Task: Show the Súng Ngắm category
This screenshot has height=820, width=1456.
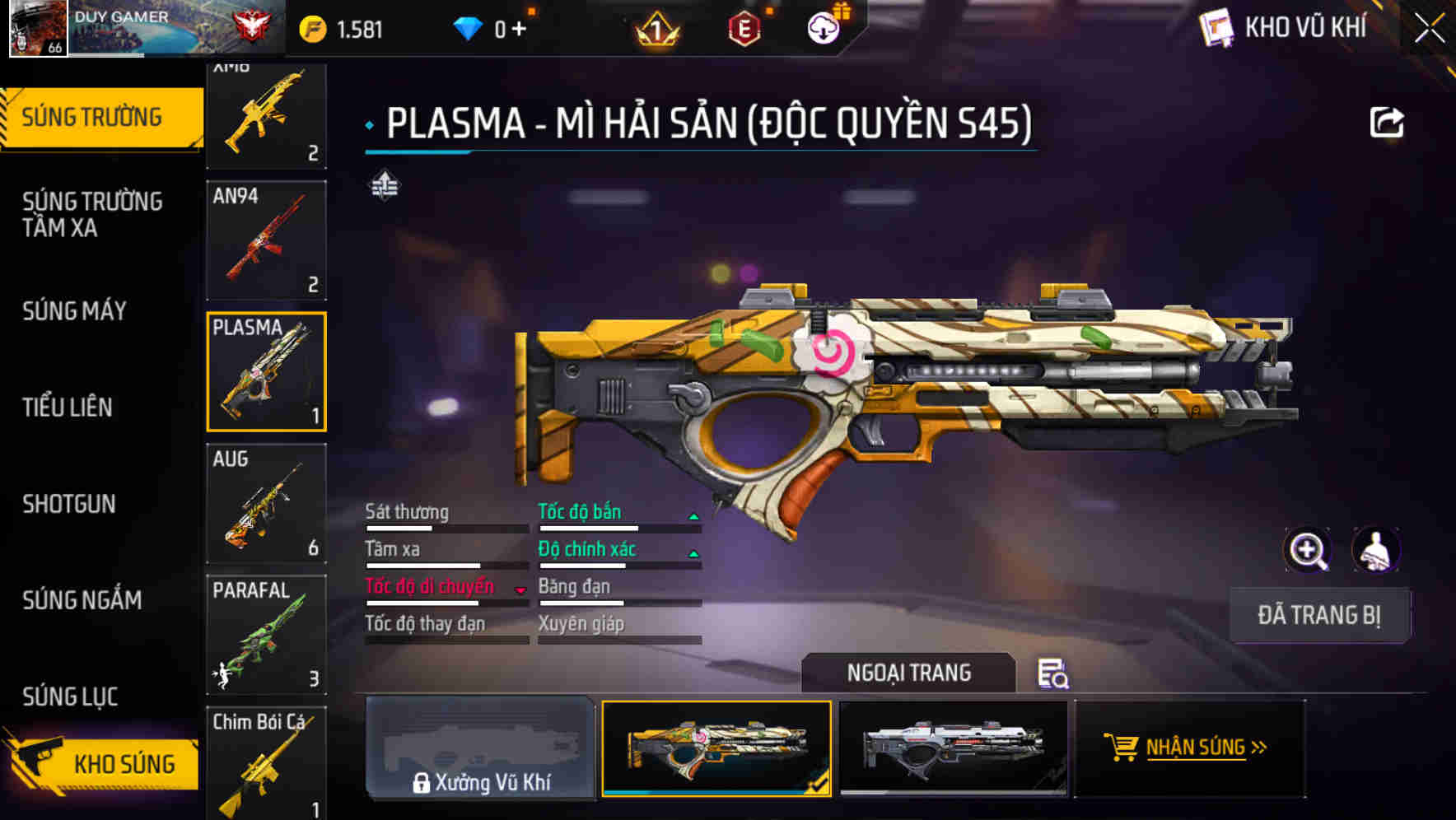Action: [x=82, y=600]
